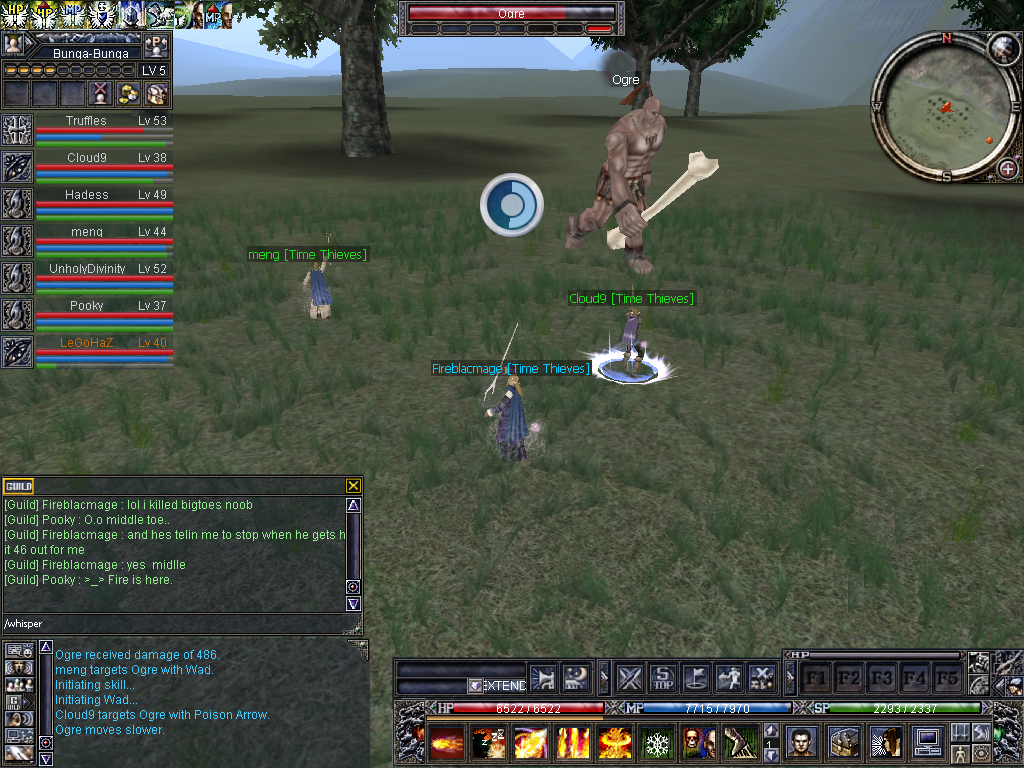This screenshot has height=768, width=1024.
Task: Click the crossed swords attack button
Action: coord(629,678)
